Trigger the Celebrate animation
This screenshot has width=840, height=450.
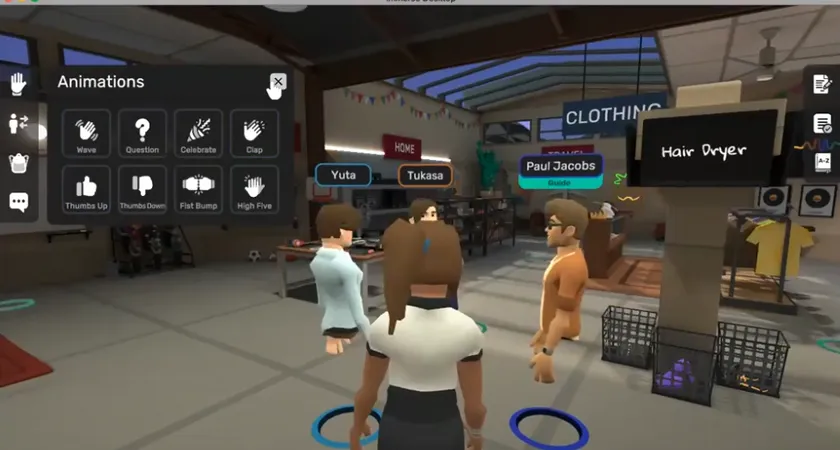[198, 133]
